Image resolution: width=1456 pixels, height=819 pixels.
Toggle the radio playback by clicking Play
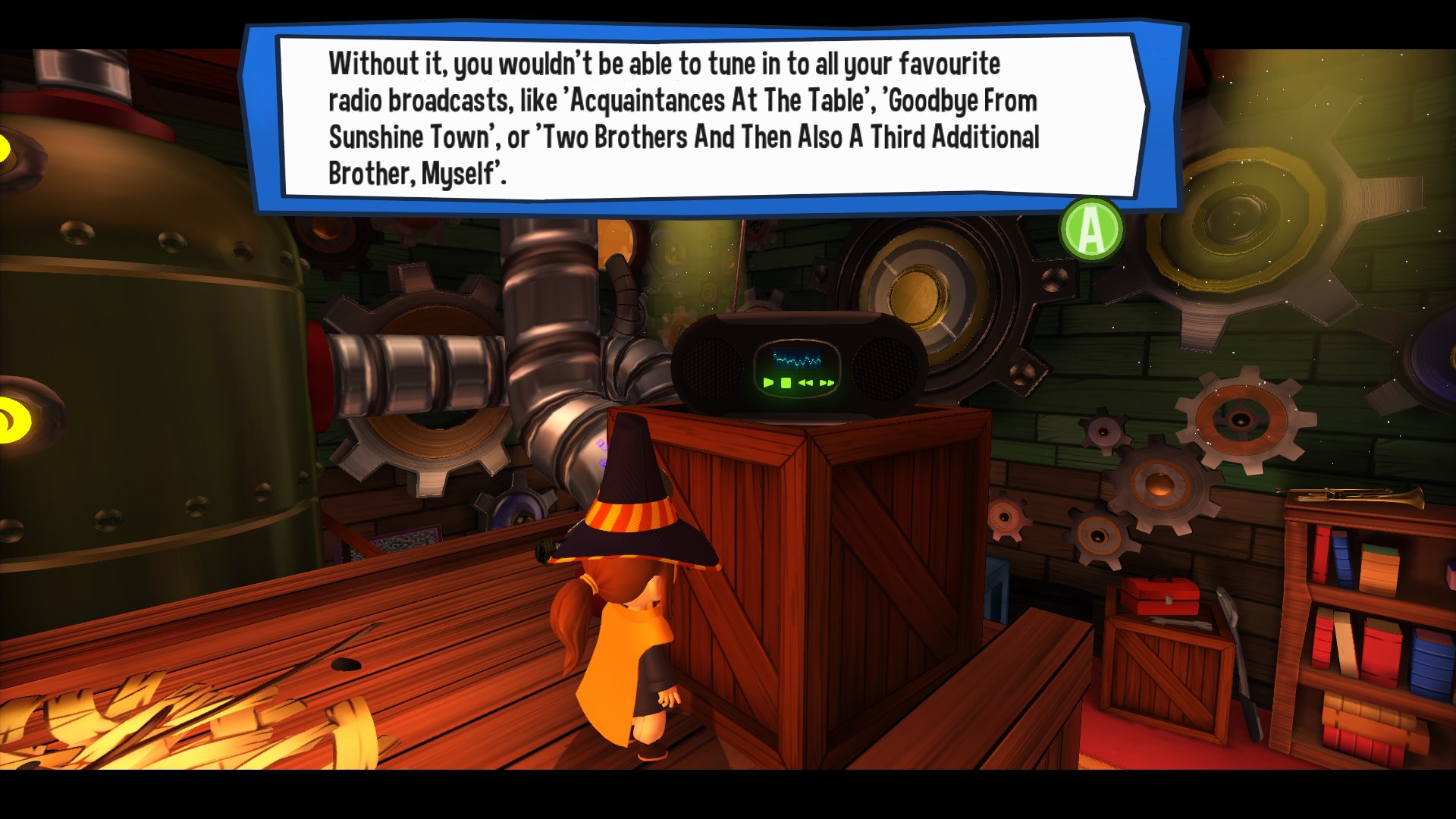(x=768, y=384)
